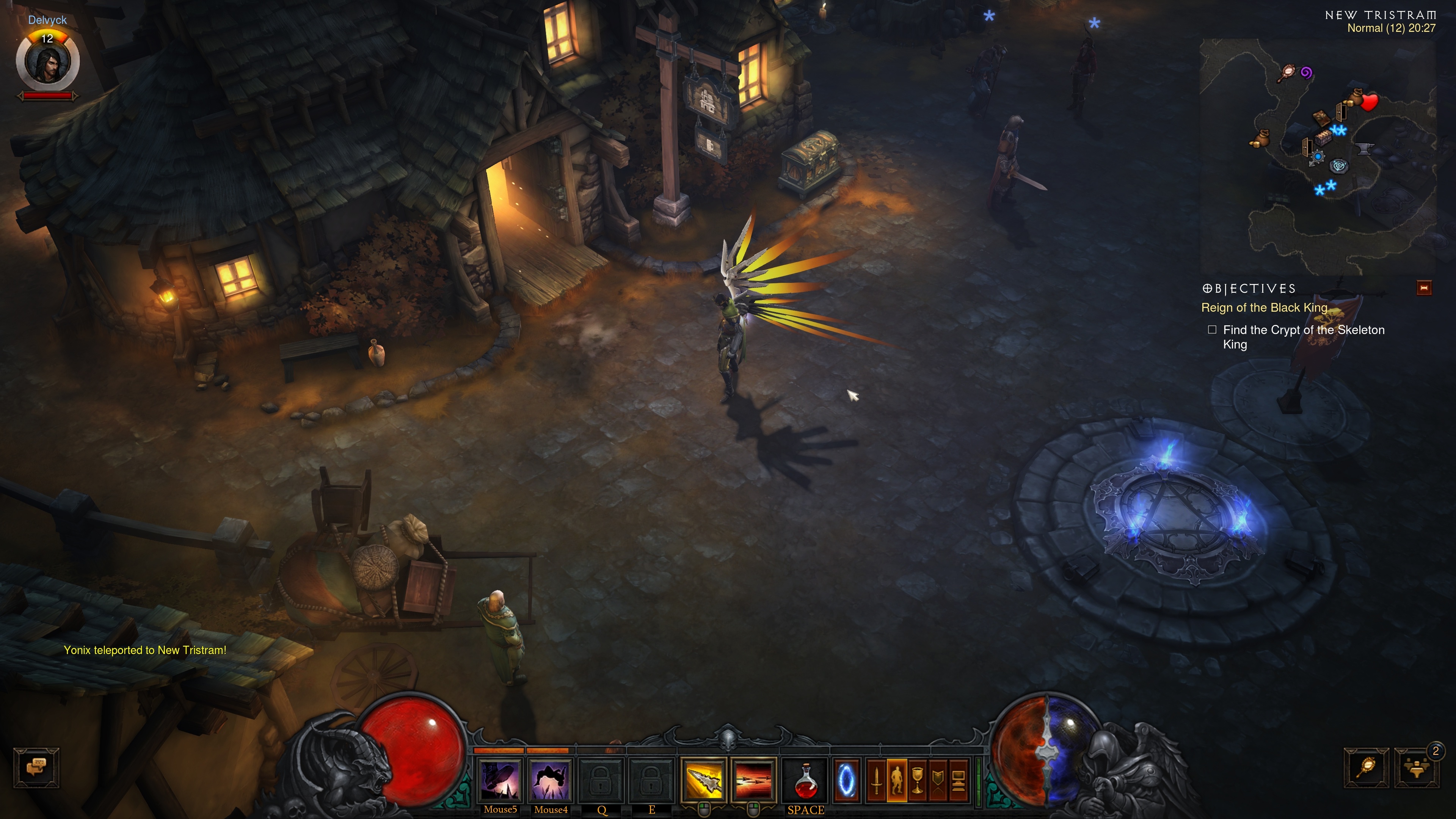Activate the Caltrops skill with the boot icon
The height and width of the screenshot is (819, 1456).
click(x=500, y=781)
